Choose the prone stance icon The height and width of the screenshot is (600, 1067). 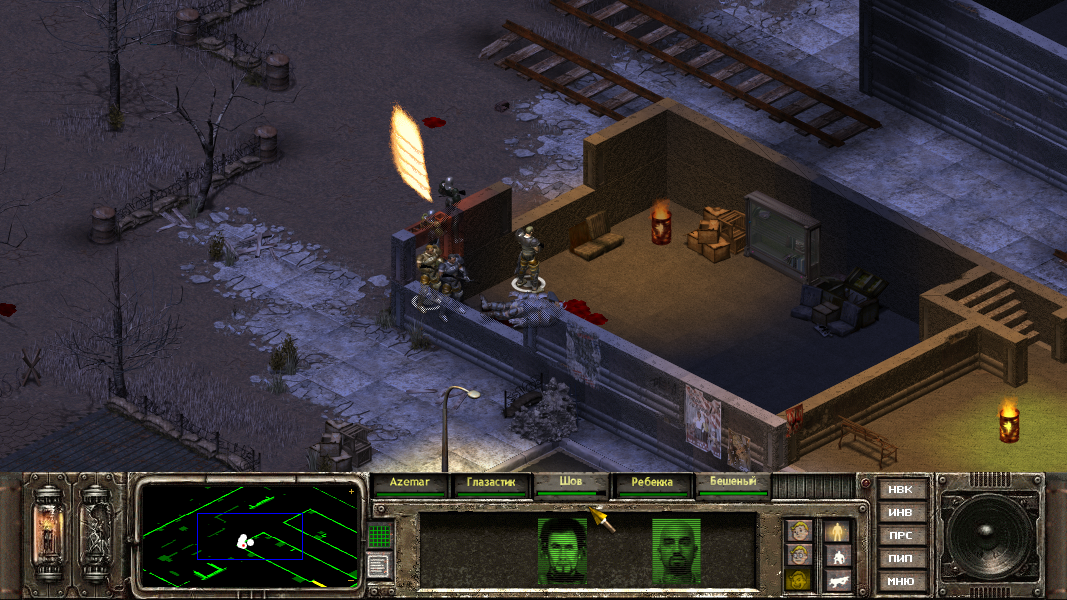pyautogui.click(x=837, y=580)
